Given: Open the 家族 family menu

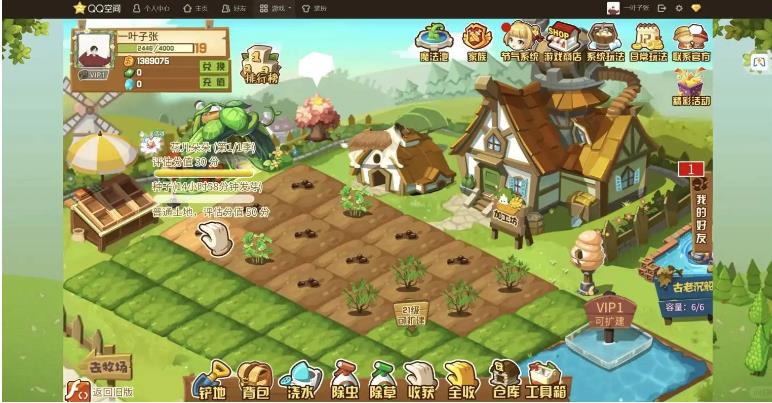Looking at the screenshot, I should (x=477, y=43).
